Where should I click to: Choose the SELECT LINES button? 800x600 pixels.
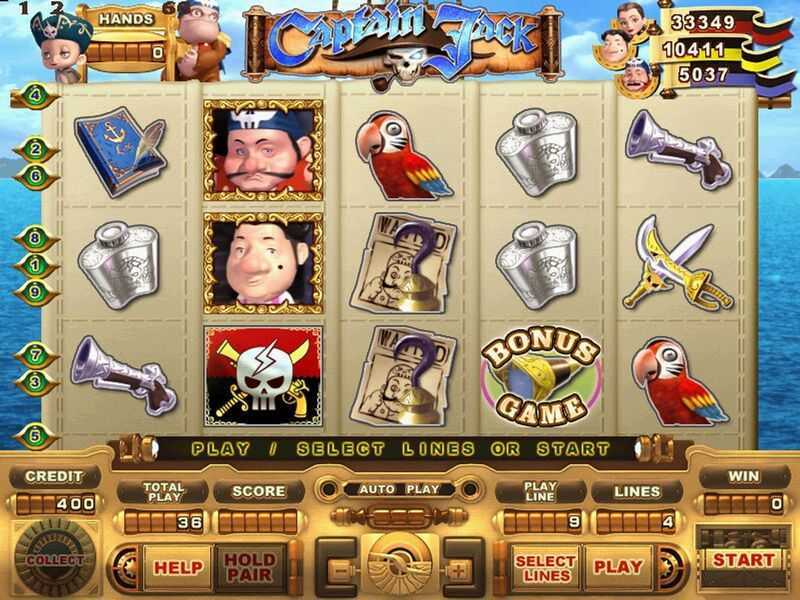click(x=545, y=566)
